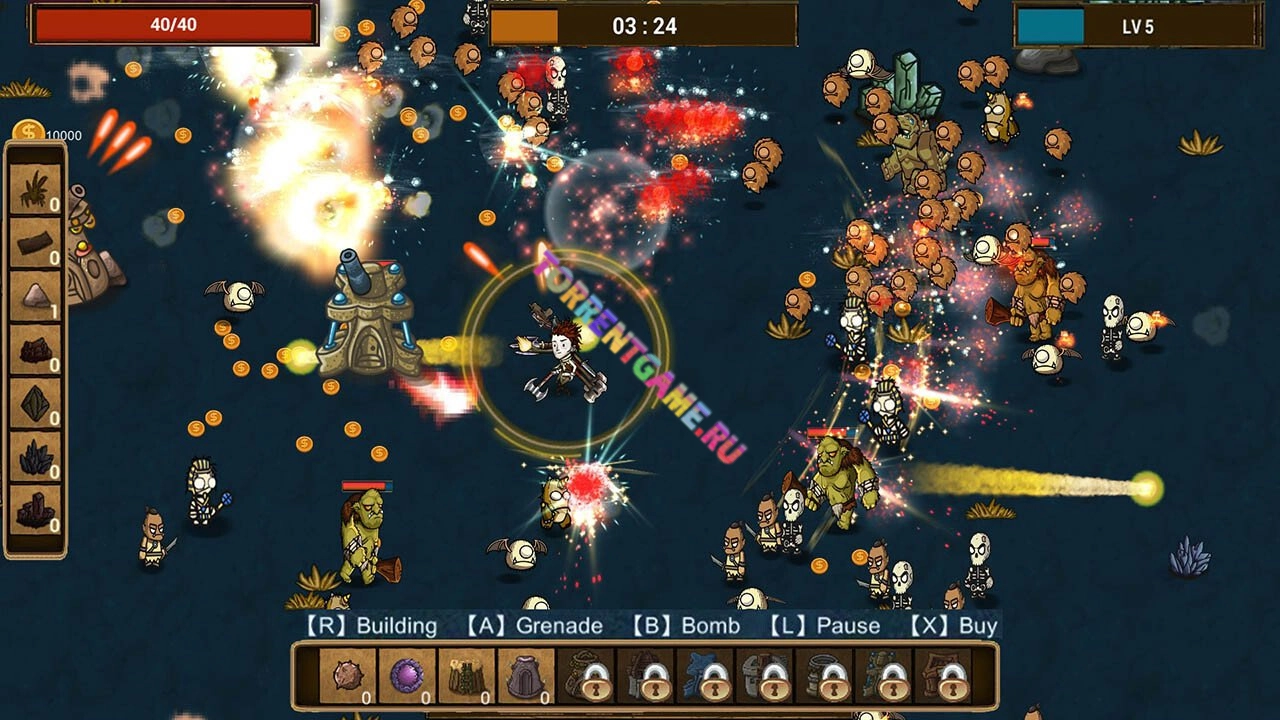1280x720 pixels.
Task: Pick the stone hut build slot
Action: pyautogui.click(x=525, y=676)
